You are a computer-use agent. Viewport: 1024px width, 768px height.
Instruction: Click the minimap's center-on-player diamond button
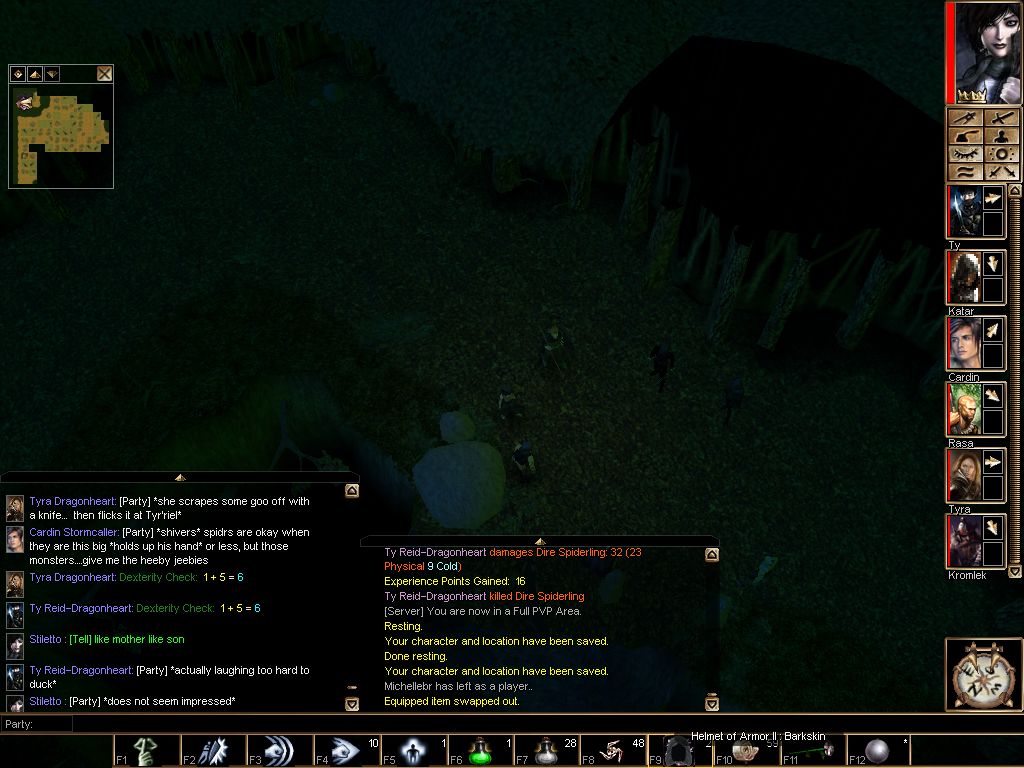click(17, 74)
